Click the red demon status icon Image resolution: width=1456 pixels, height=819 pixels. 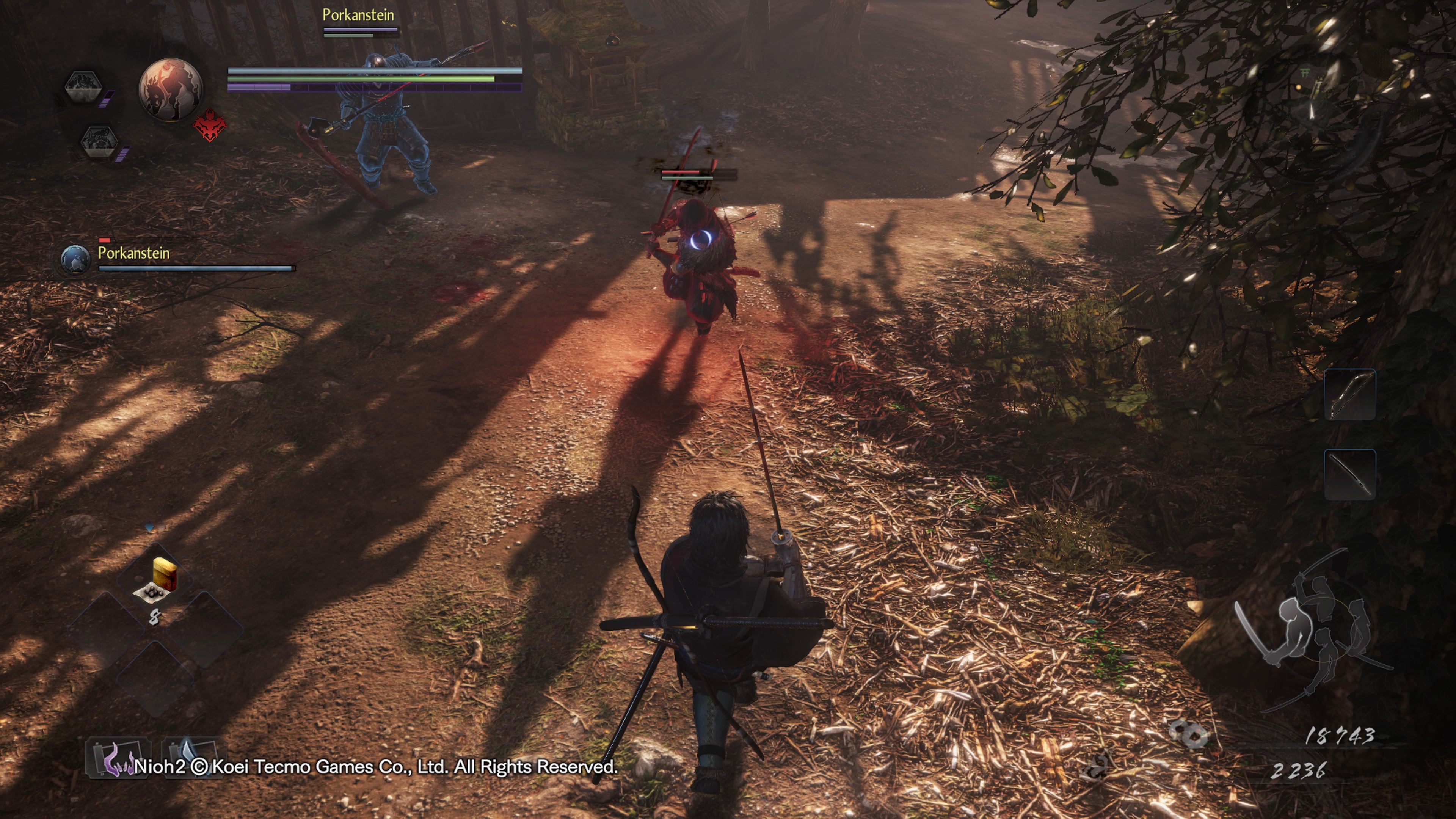point(210,126)
